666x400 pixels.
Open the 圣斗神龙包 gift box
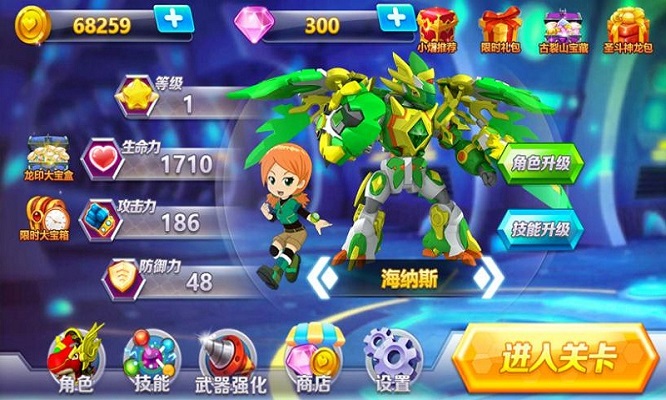(628, 26)
